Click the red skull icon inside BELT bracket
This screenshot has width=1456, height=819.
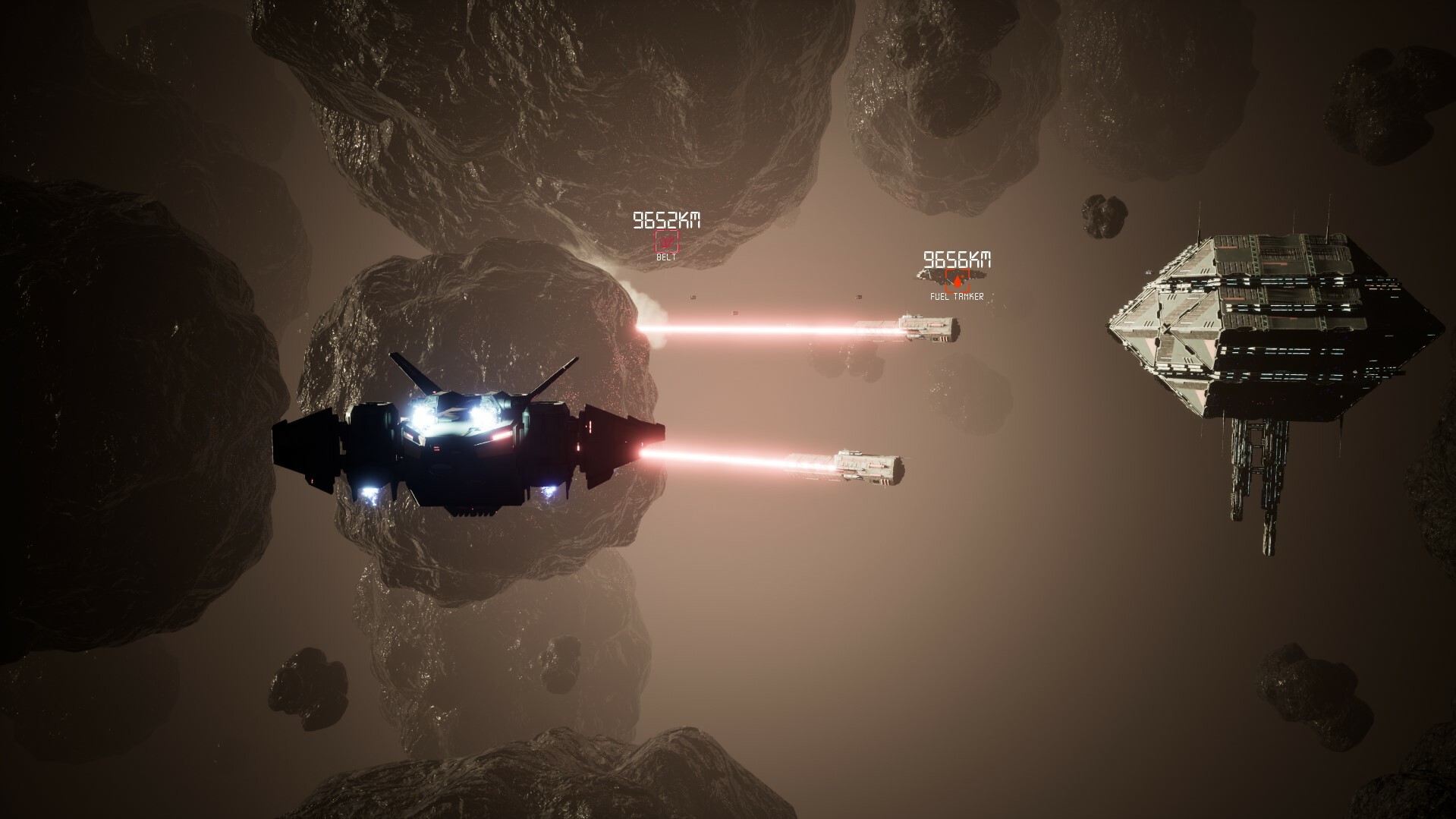click(666, 241)
